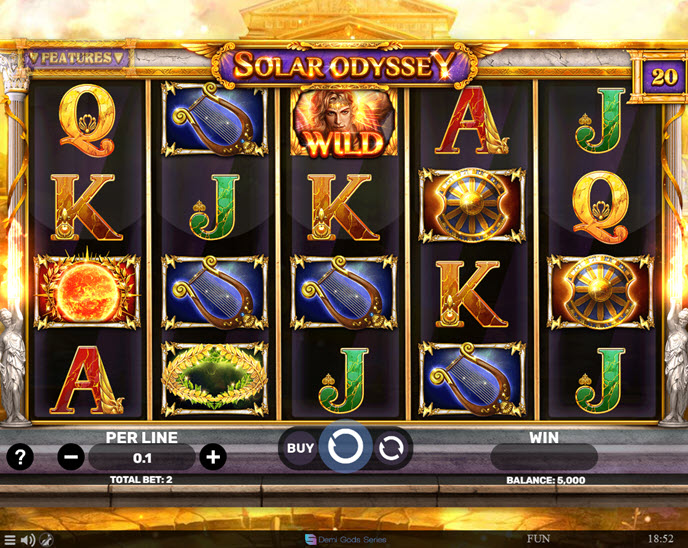Viewport: 688px width, 548px height.
Task: Toggle the quick spin icon beside the speaker
Action: point(46,540)
